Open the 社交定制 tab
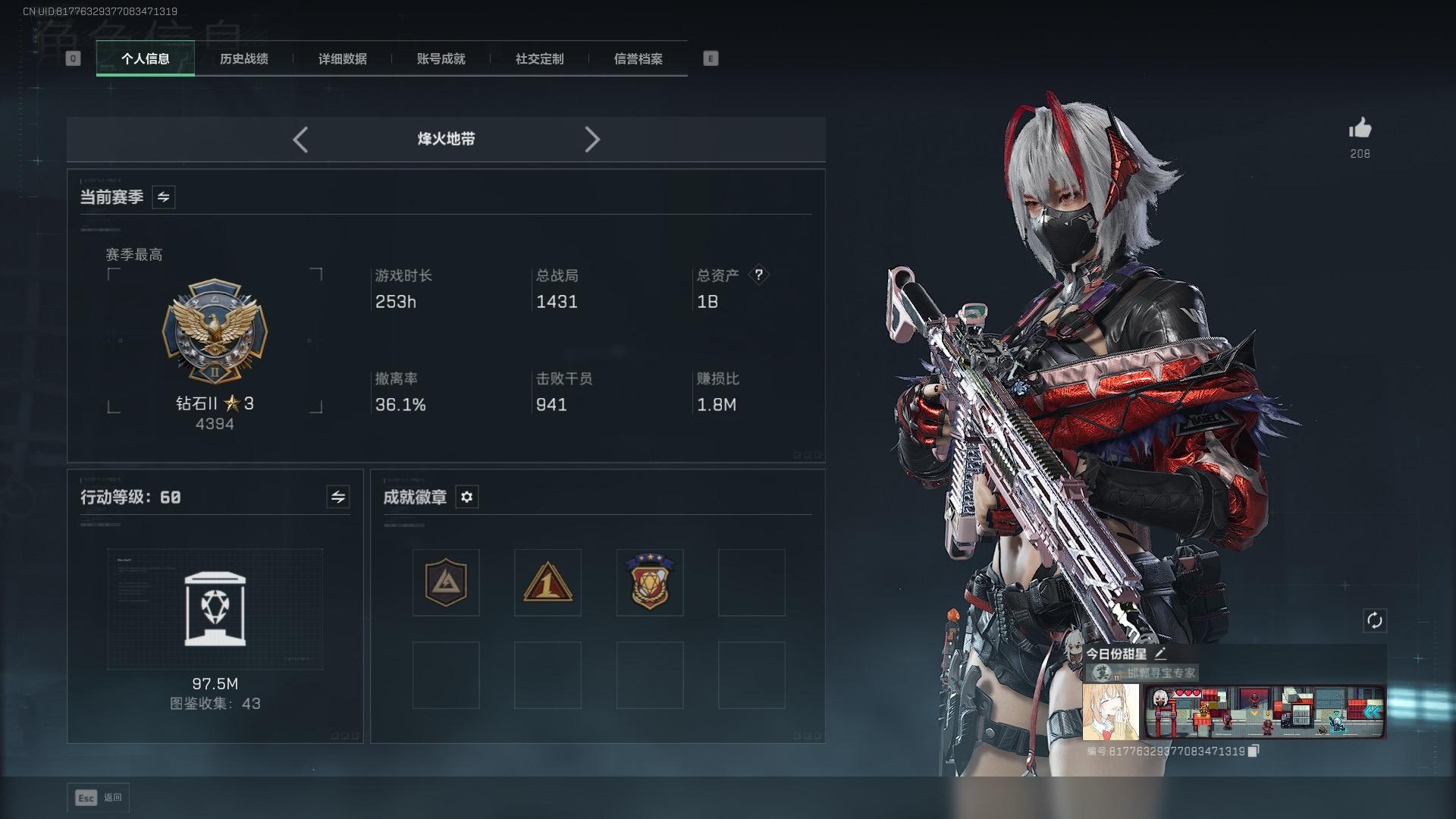 (x=539, y=58)
